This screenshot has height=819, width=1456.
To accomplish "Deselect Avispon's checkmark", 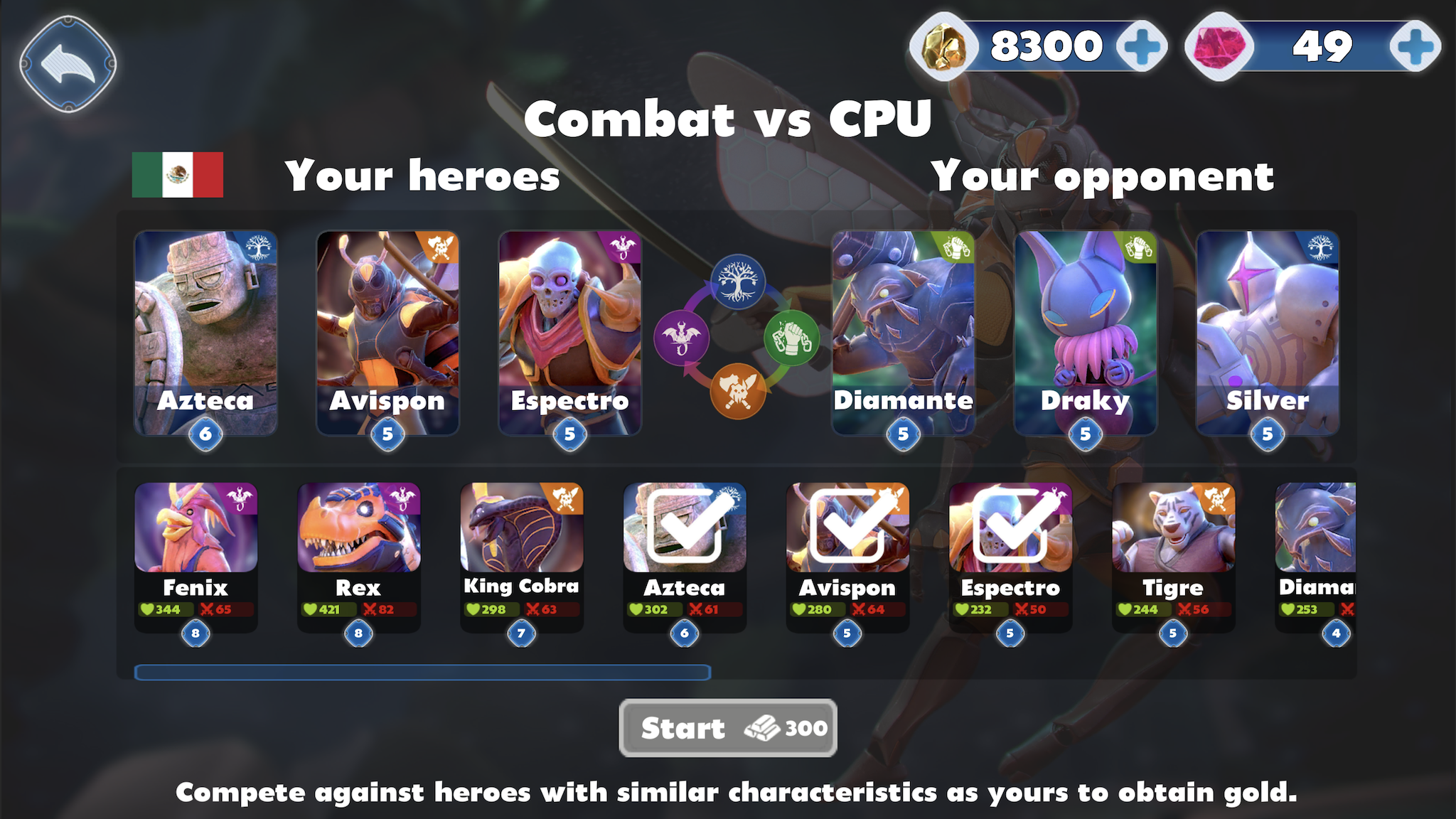I will tap(848, 528).
